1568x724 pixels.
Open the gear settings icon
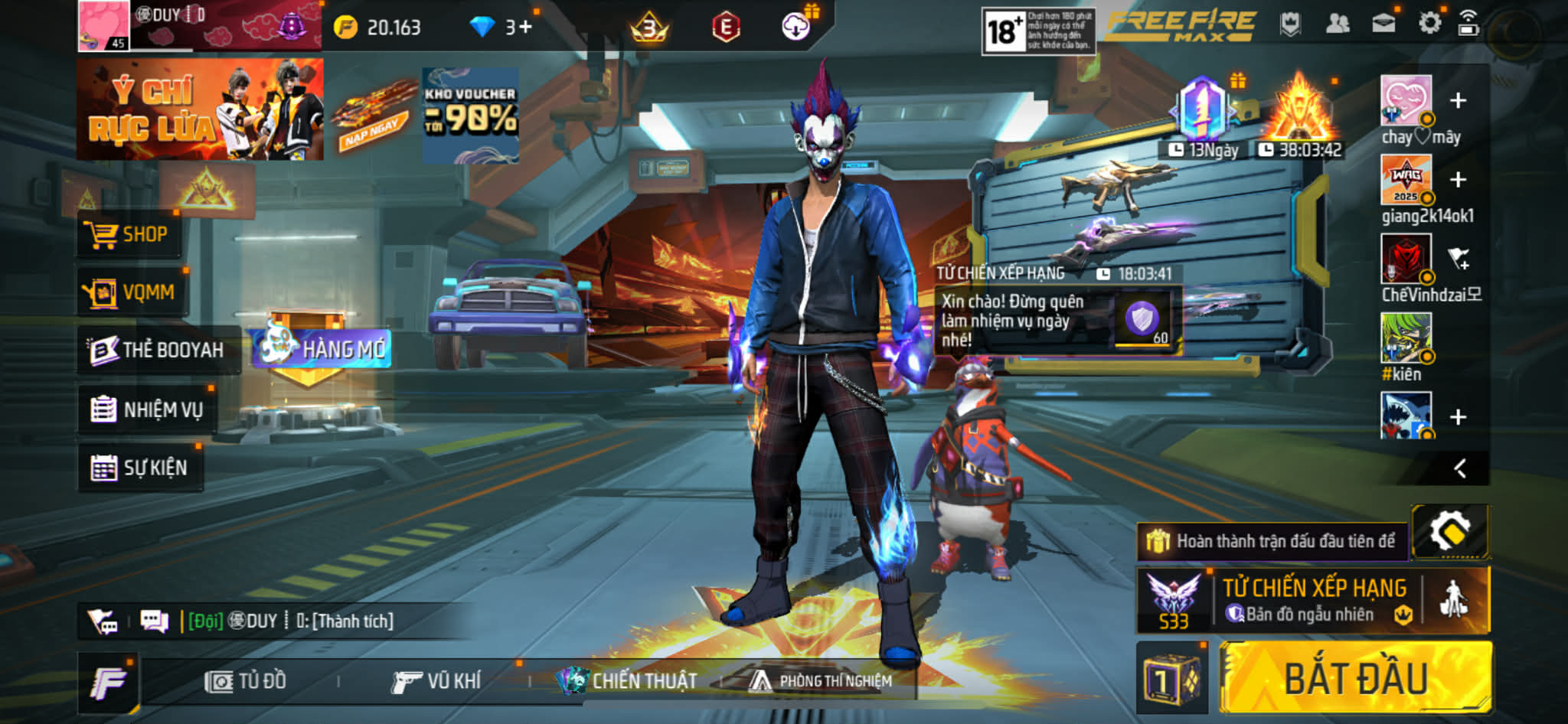point(1429,24)
